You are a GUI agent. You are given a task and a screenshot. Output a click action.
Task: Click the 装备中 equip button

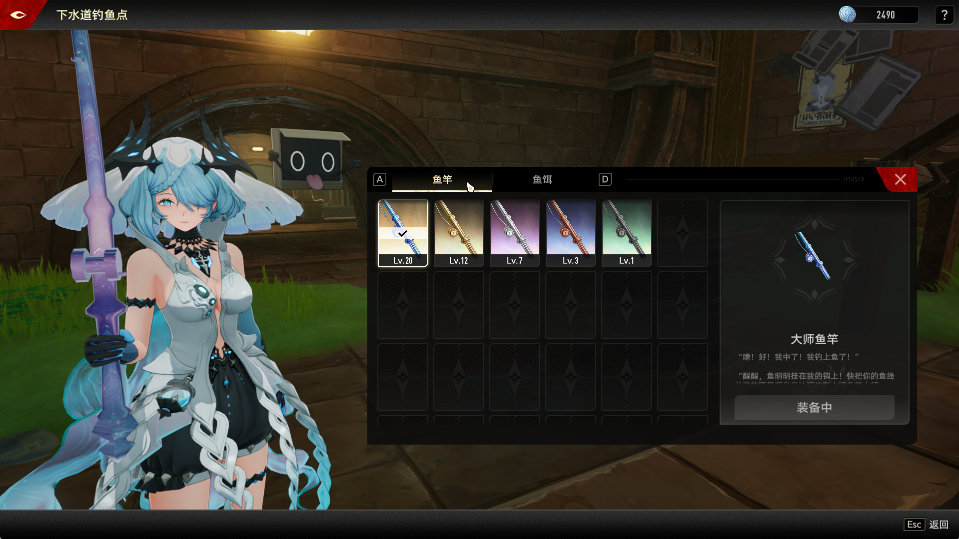(814, 408)
